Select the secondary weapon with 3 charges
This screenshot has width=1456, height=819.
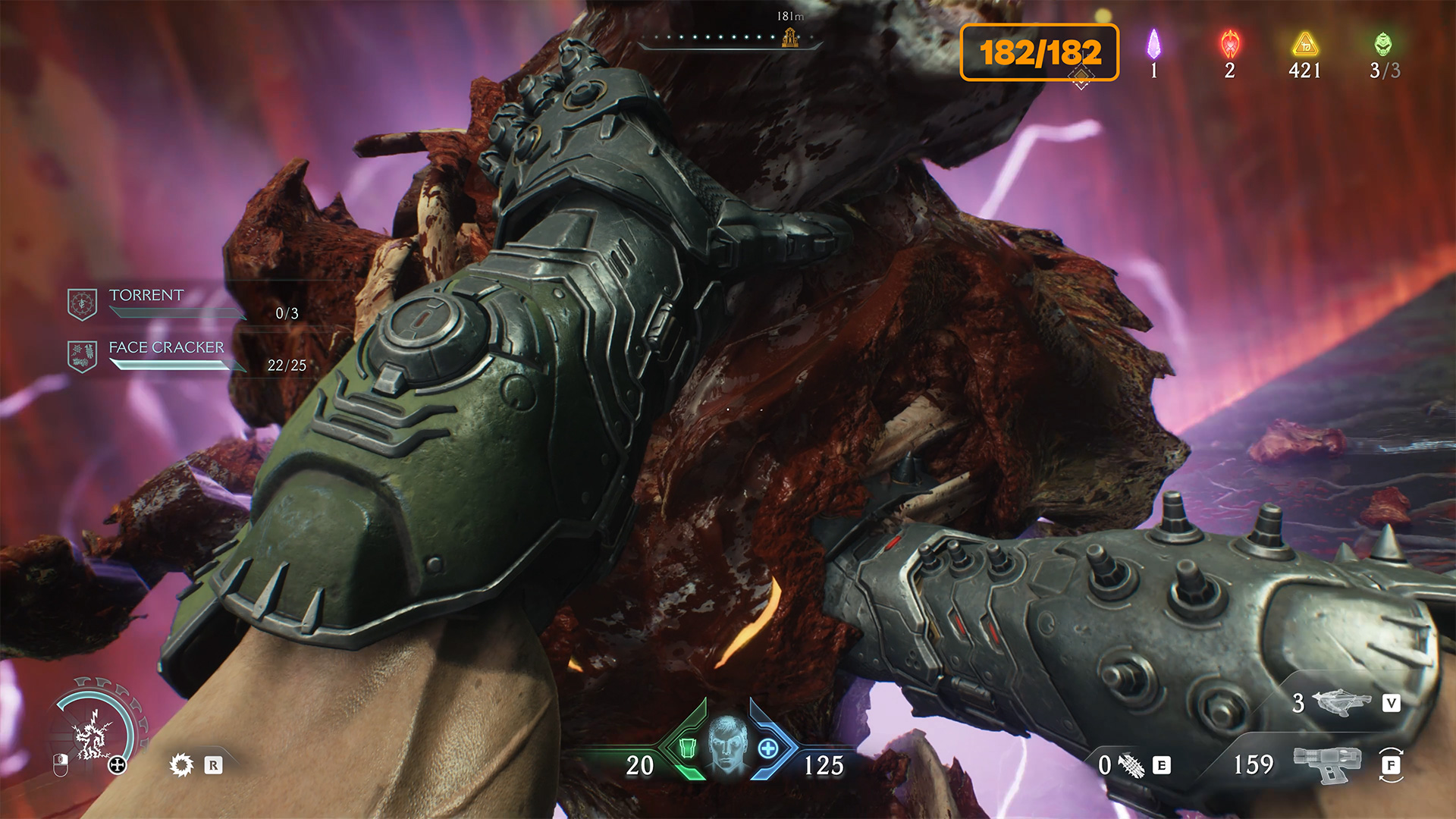(x=1341, y=703)
